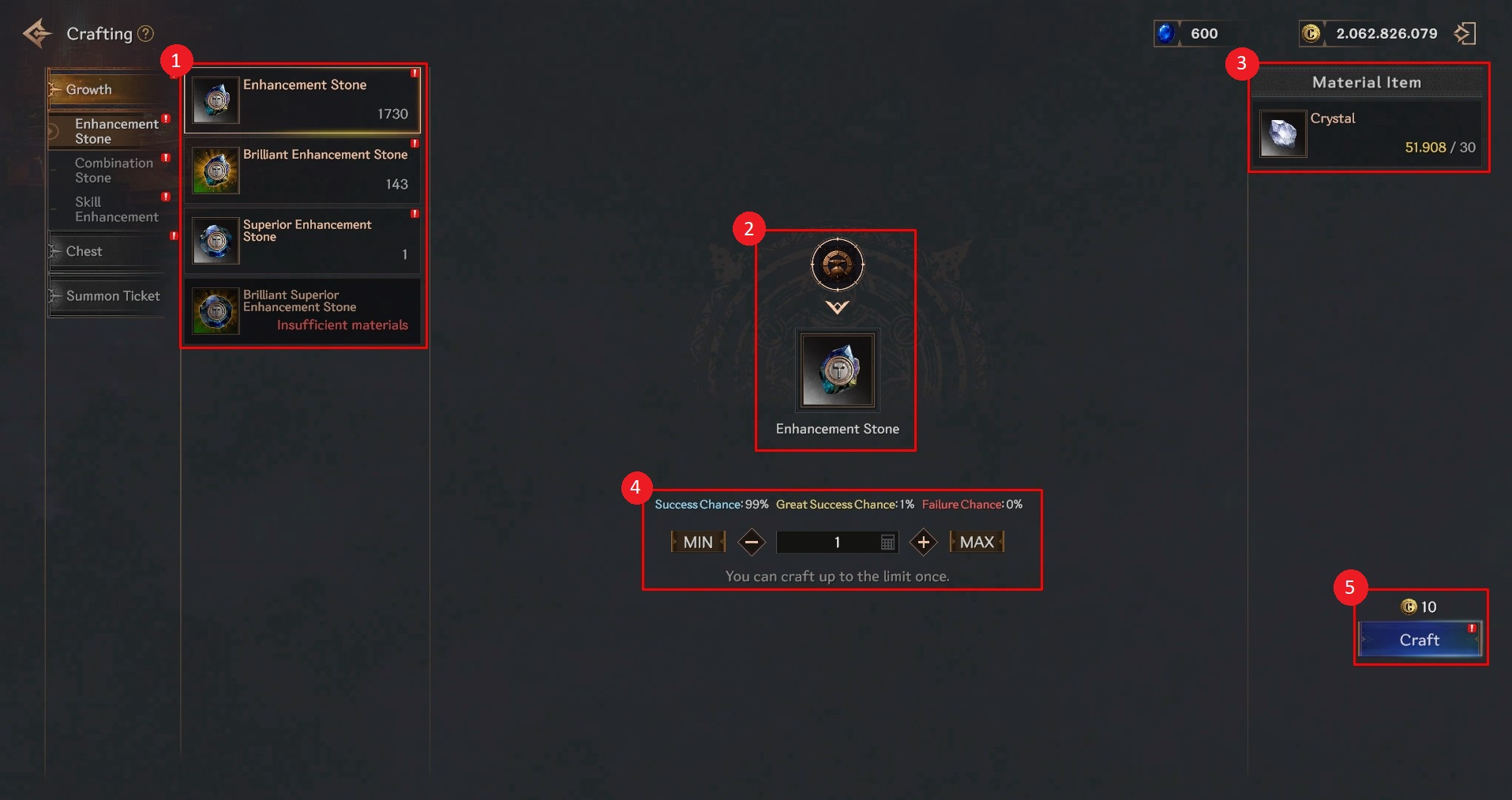Expand the Growth category
Screen dimensions: 1512x800
[x=89, y=90]
